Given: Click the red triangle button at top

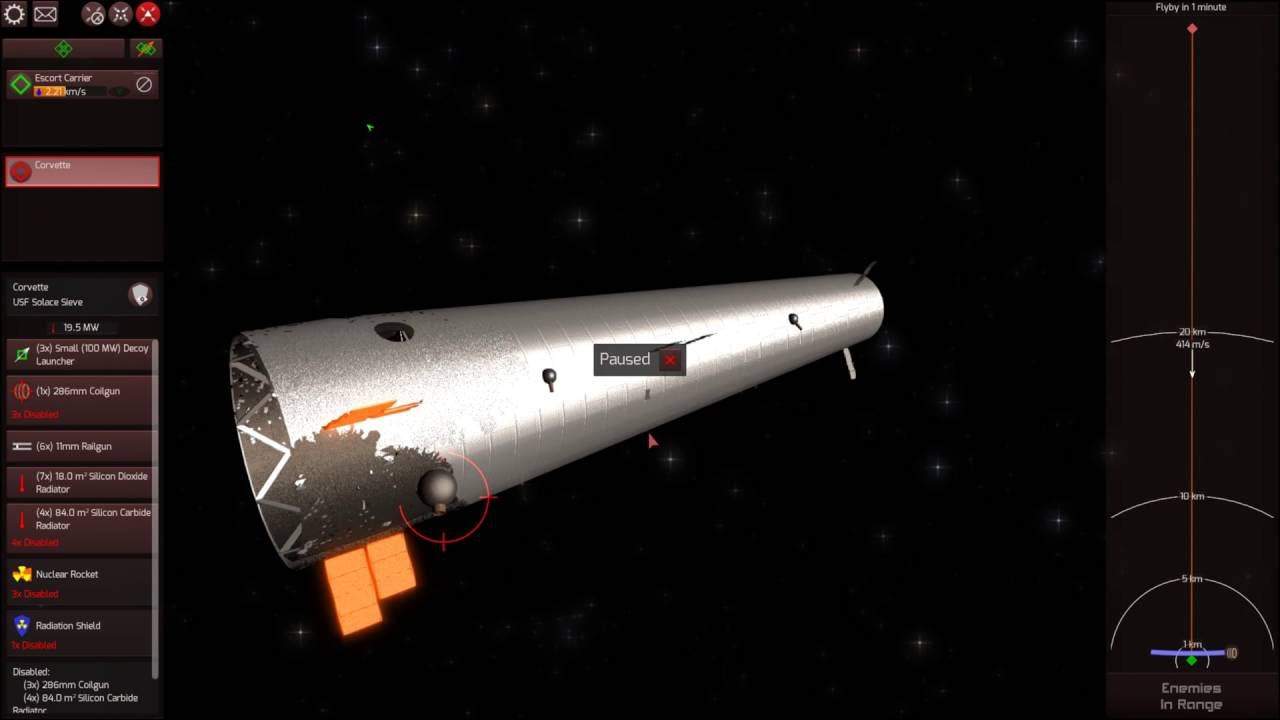Looking at the screenshot, I should coord(148,14).
